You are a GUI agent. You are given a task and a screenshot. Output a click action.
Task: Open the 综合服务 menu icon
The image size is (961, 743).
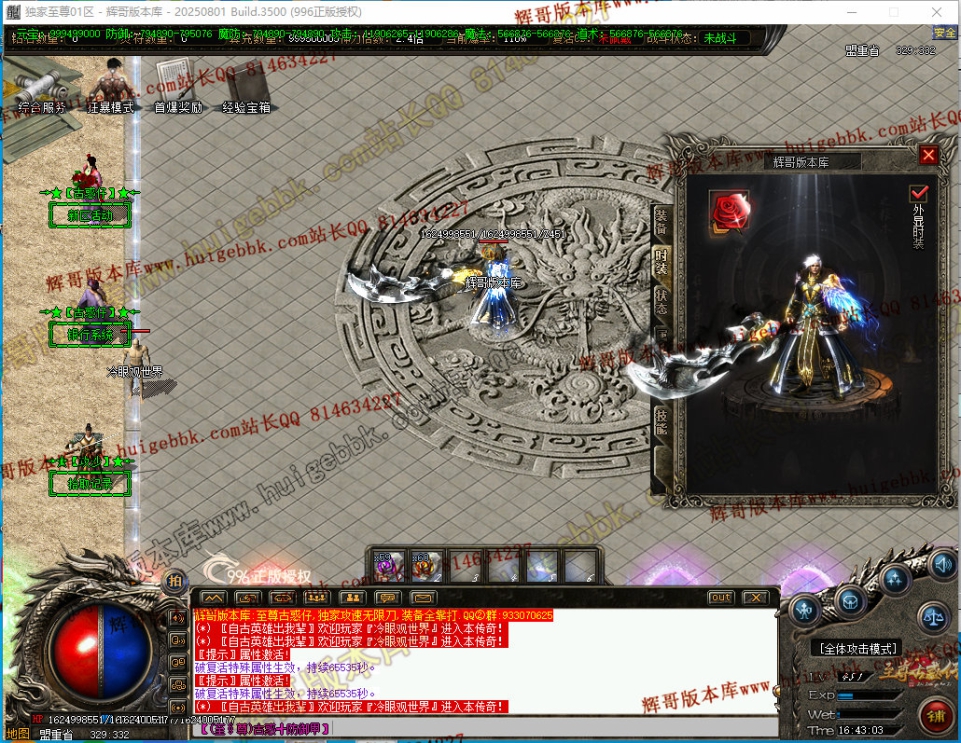click(42, 88)
